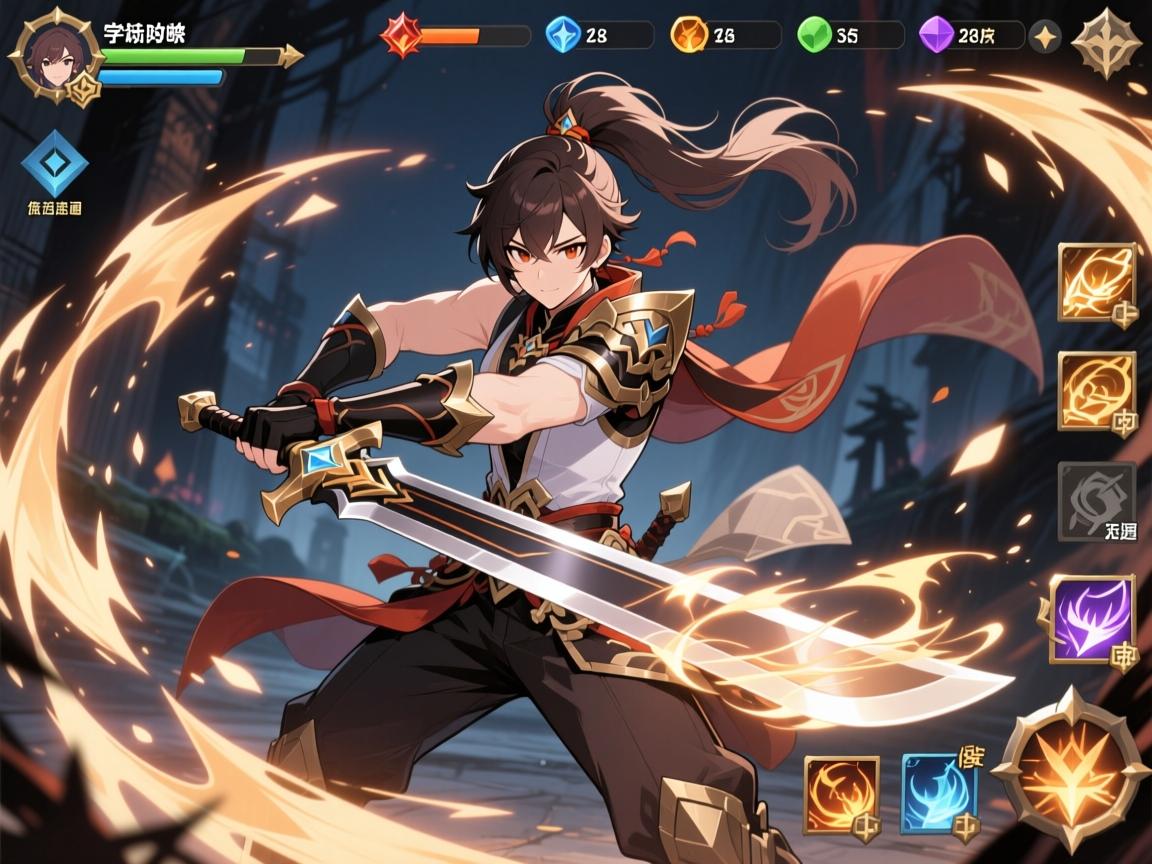
Task: Select the greyed-out locked skill slot
Action: (1096, 501)
